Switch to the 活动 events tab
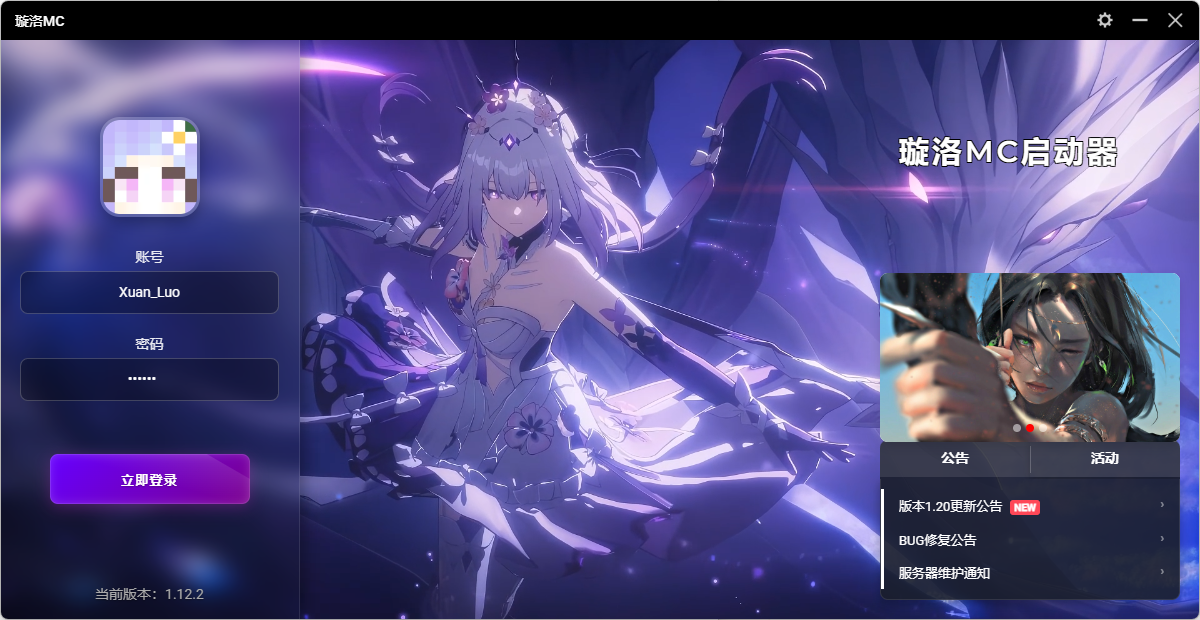Screen dimensions: 1200x620 (1104, 459)
